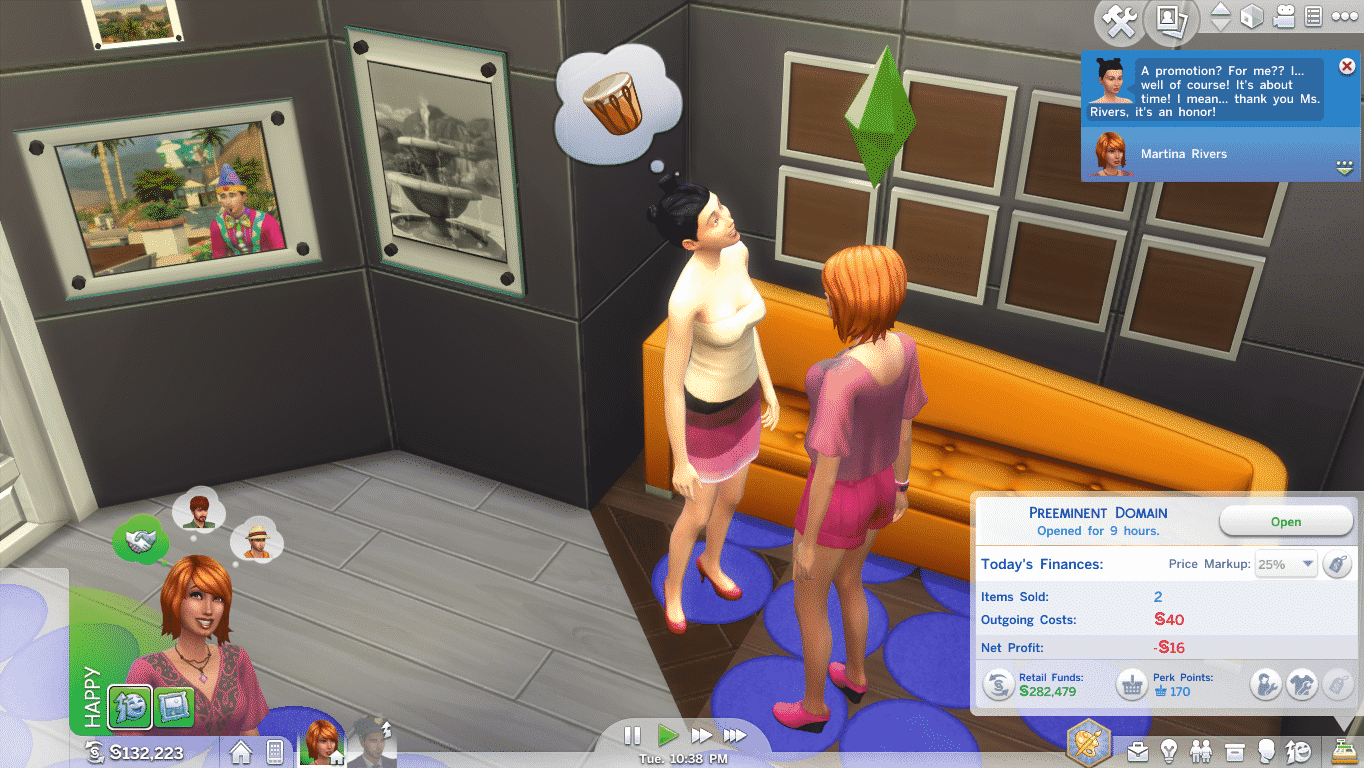Image resolution: width=1364 pixels, height=768 pixels.
Task: Open the Career briefcase panel
Action: coord(1138,750)
